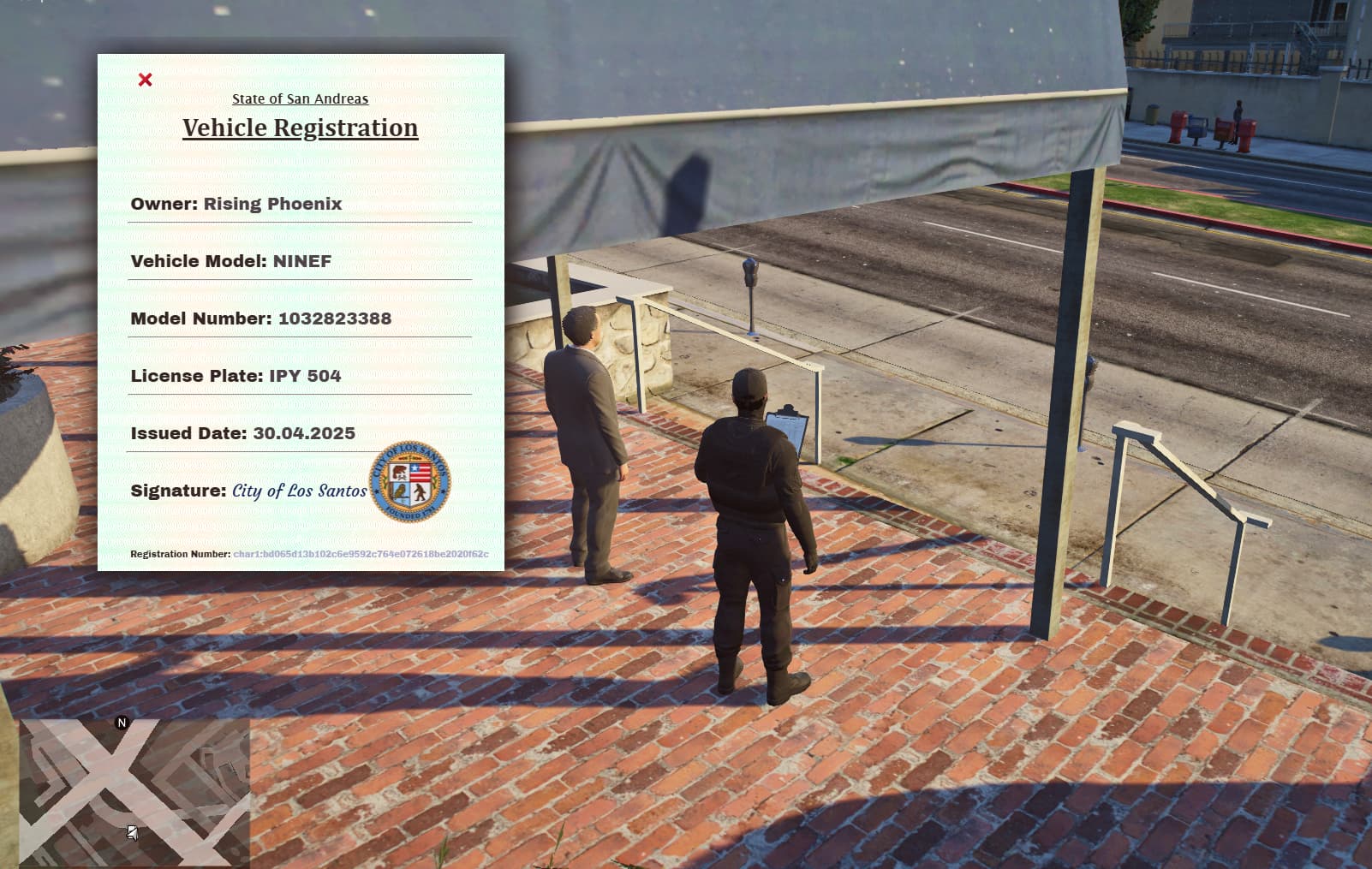Click the underline beneath Owner: Rising Phoenix

pos(300,223)
